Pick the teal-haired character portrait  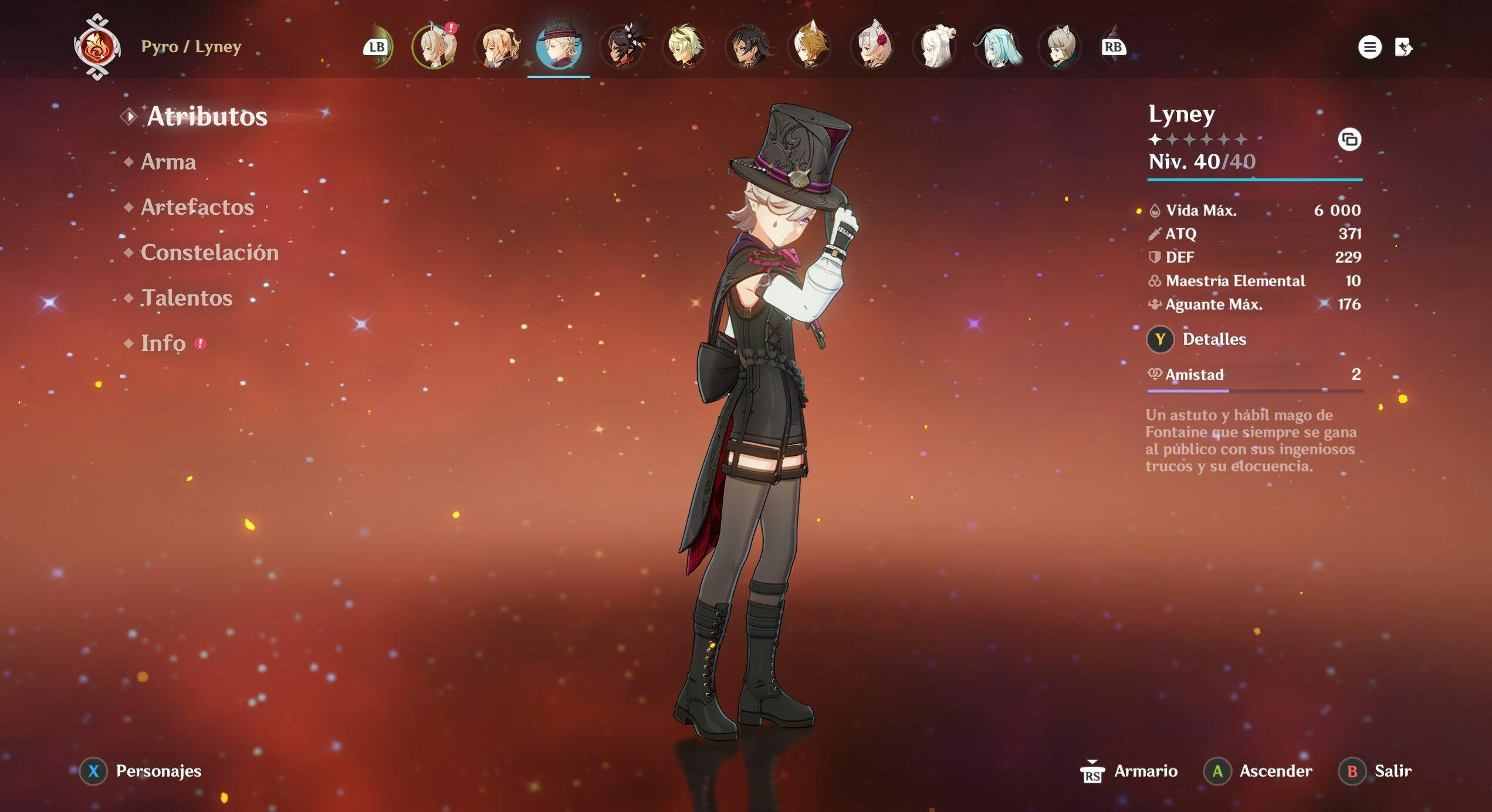click(998, 46)
